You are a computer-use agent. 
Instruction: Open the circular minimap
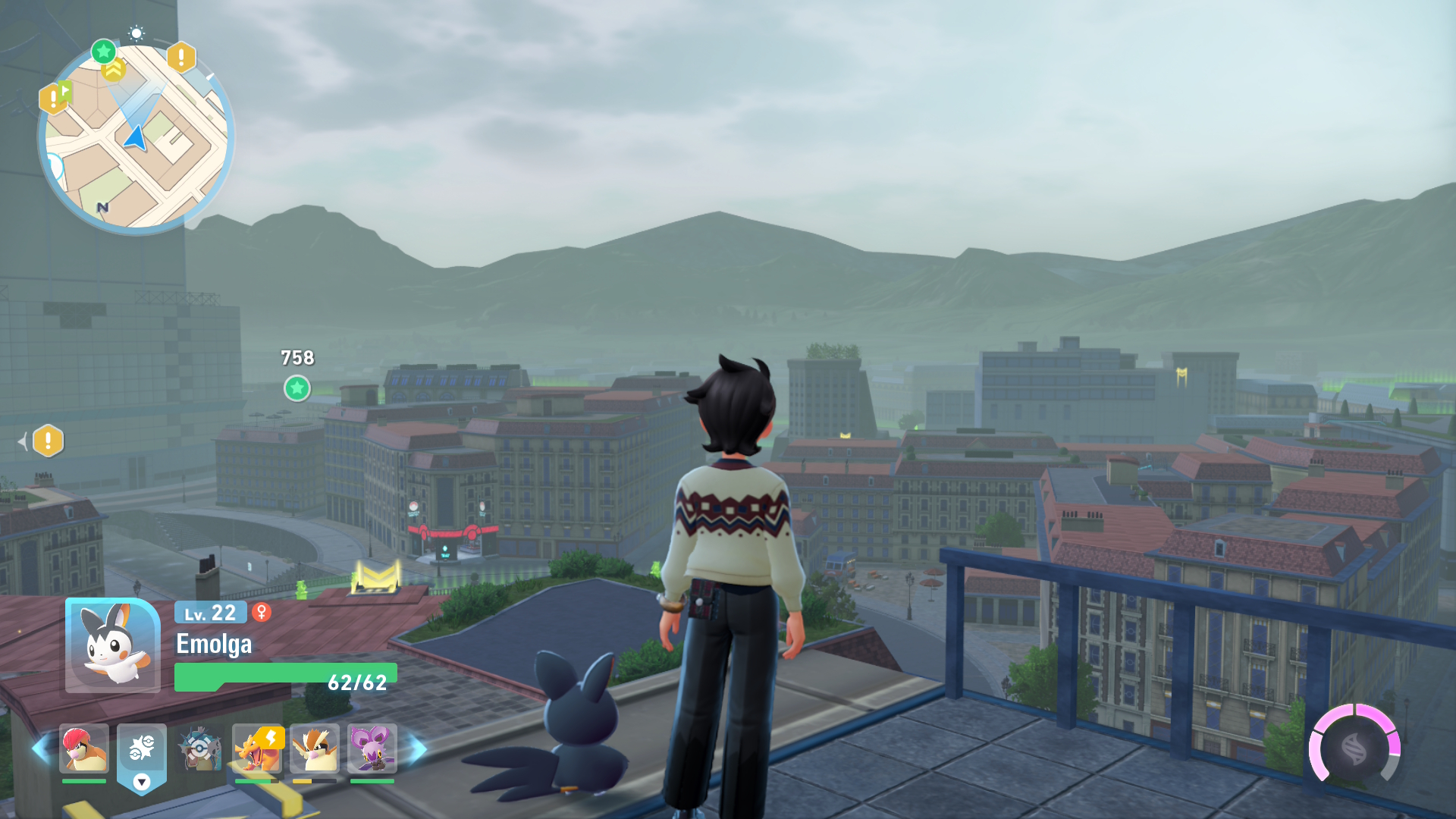coord(136,136)
